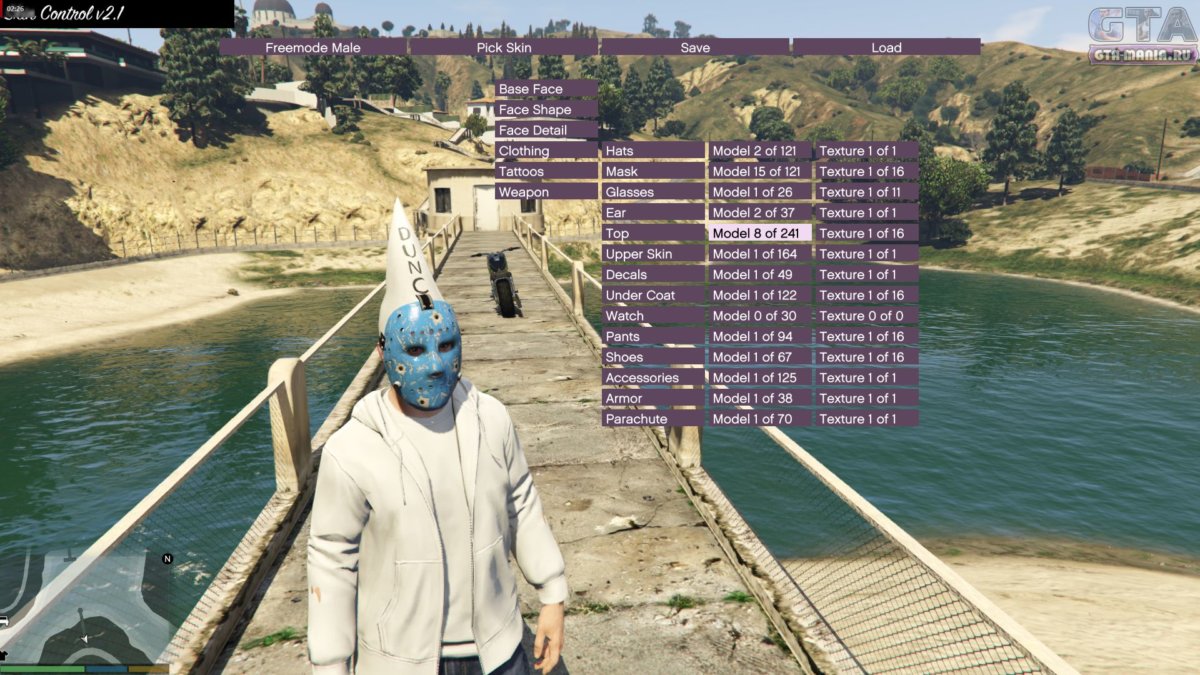This screenshot has width=1200, height=675.
Task: Choose the Hats clothing row
Action: pyautogui.click(x=654, y=151)
